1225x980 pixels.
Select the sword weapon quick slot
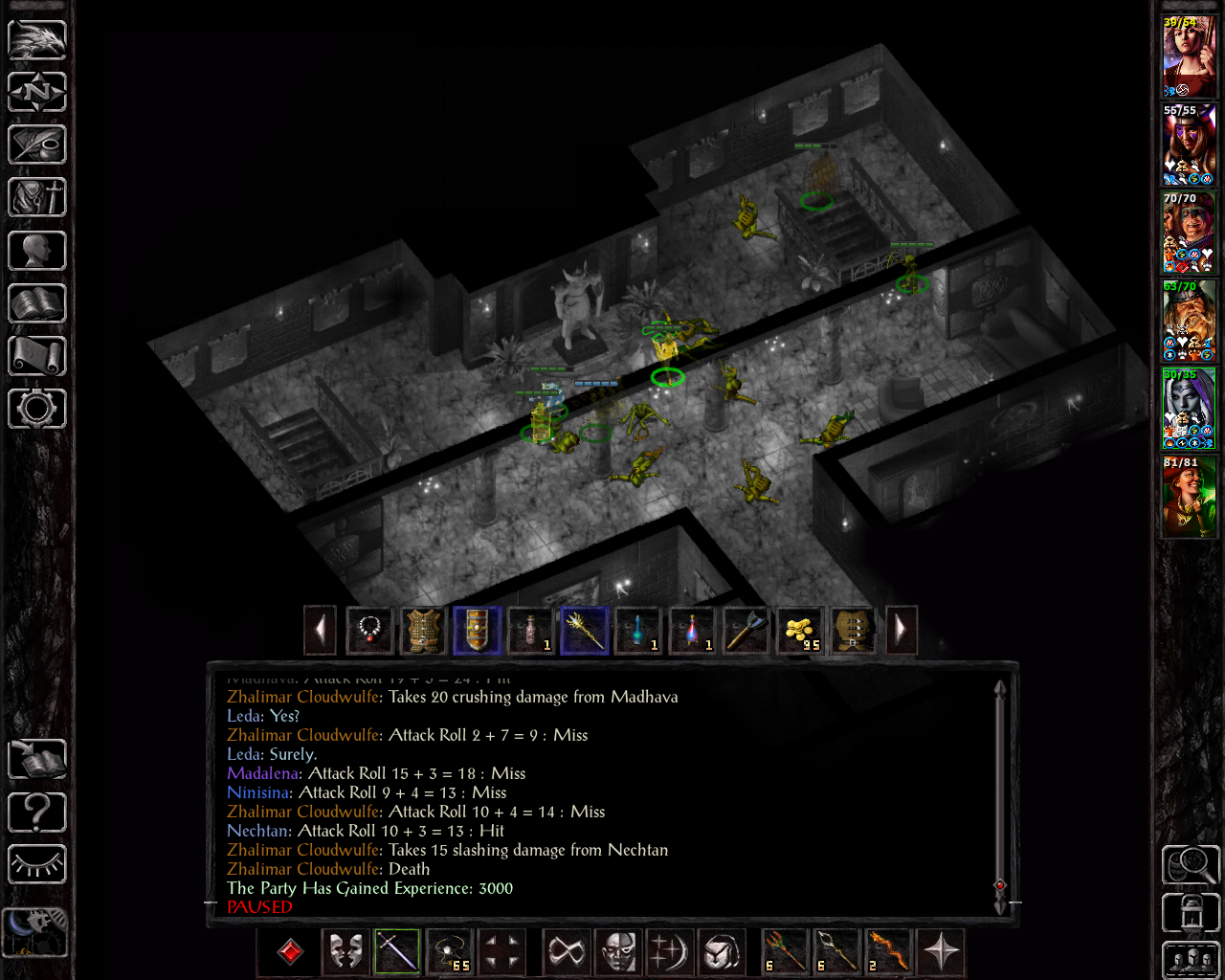pos(397,952)
